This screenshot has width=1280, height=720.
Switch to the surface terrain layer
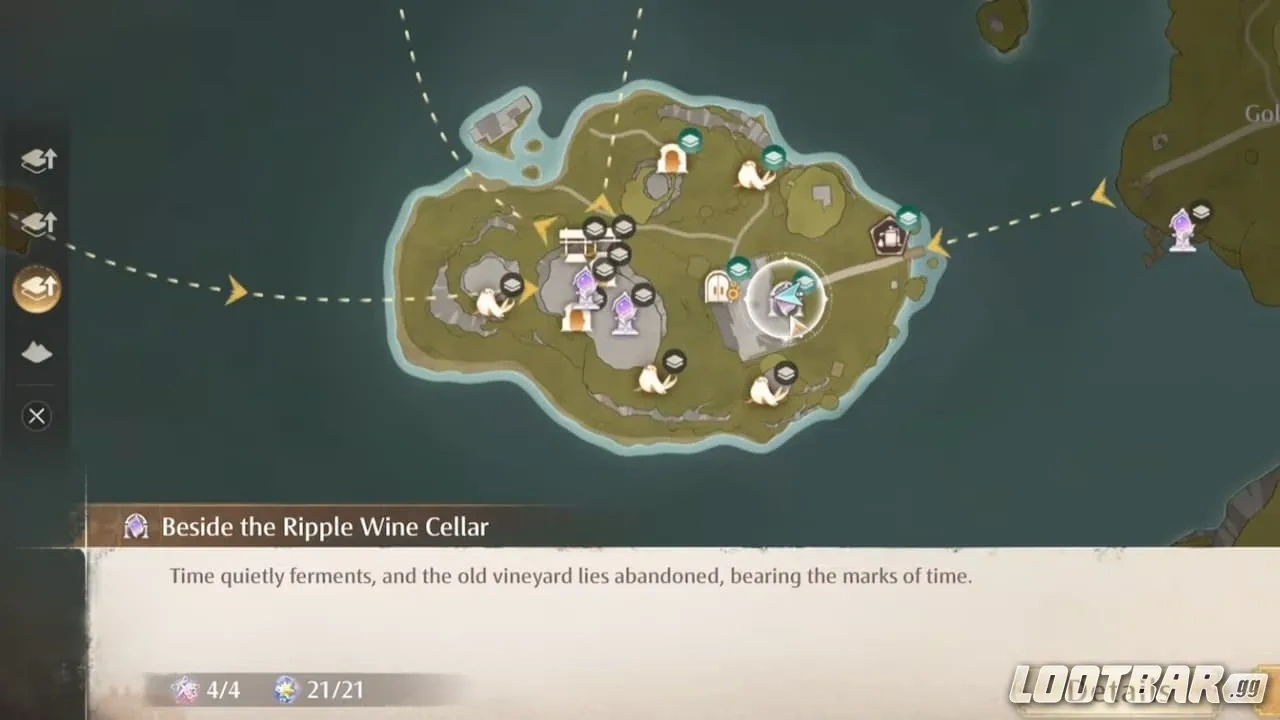37,352
